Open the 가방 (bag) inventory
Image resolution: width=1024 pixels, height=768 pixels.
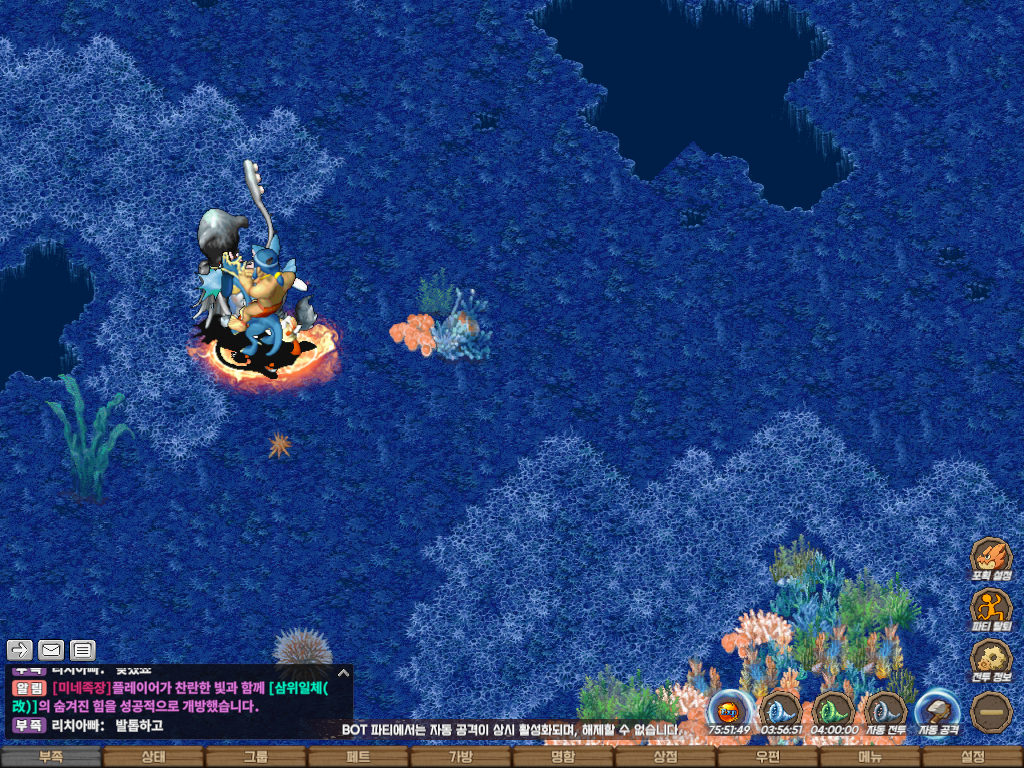pyautogui.click(x=460, y=757)
